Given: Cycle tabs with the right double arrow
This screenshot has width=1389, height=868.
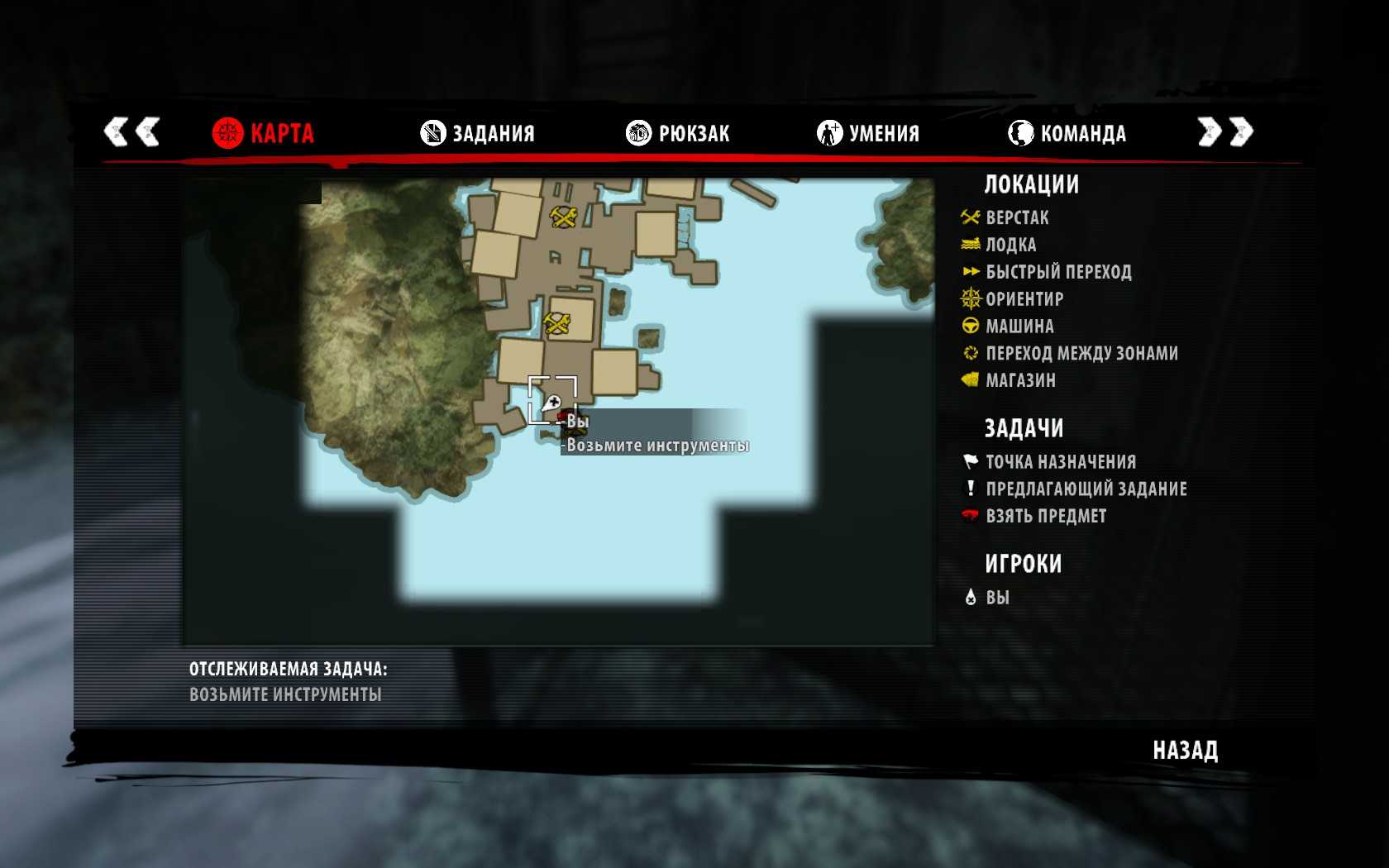Looking at the screenshot, I should click(x=1225, y=132).
